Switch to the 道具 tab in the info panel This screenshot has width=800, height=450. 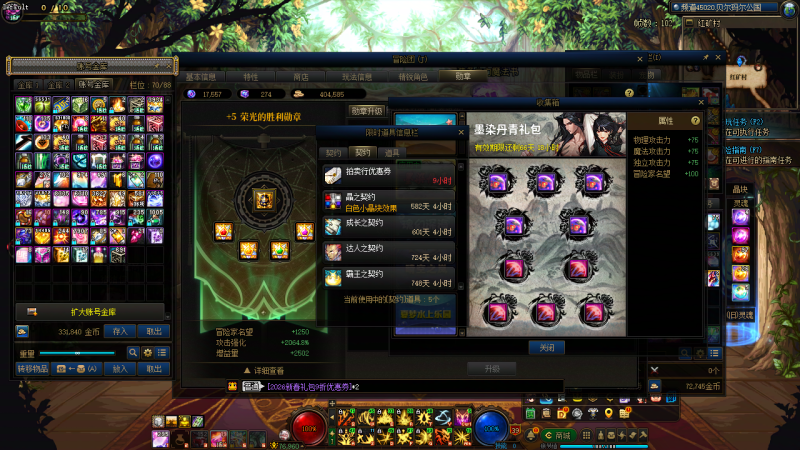tap(392, 152)
